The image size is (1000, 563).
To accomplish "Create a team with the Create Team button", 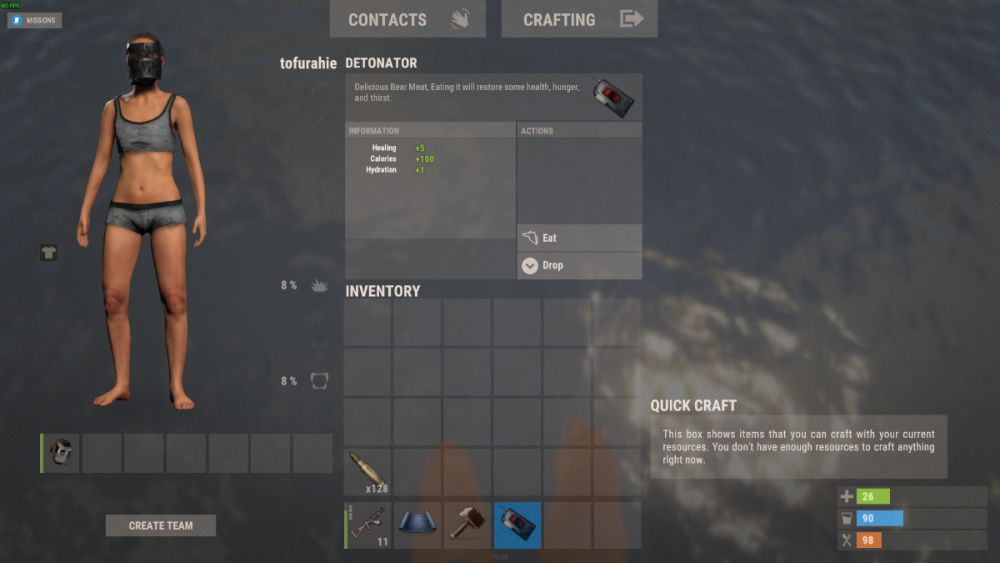I will pyautogui.click(x=161, y=525).
